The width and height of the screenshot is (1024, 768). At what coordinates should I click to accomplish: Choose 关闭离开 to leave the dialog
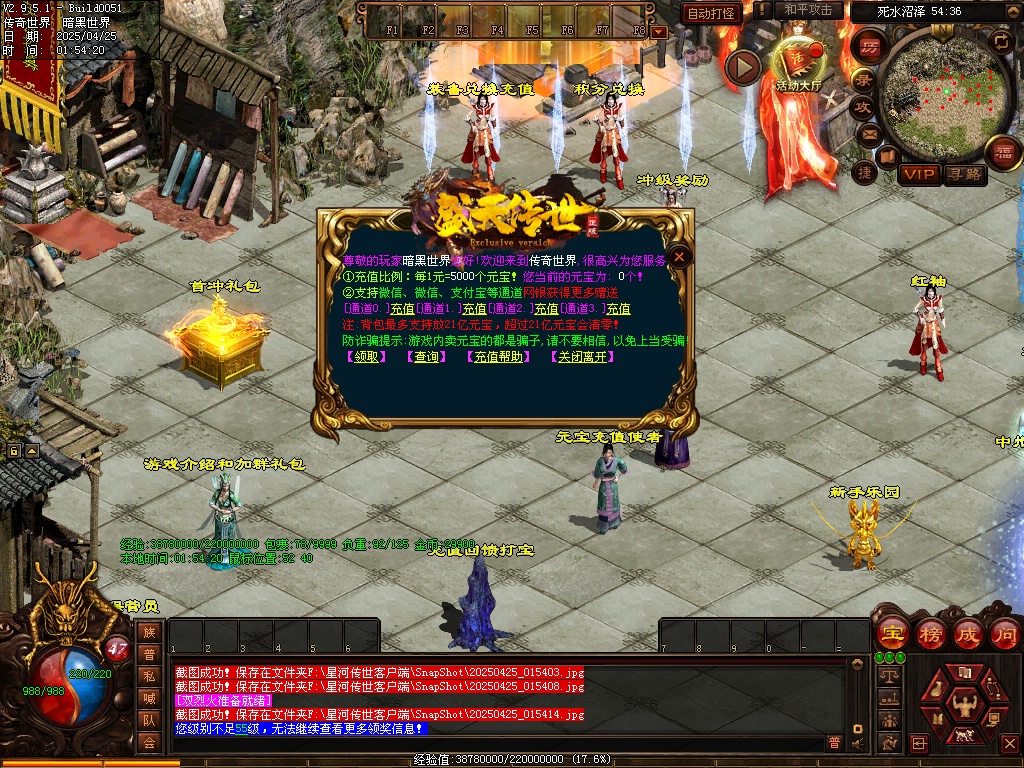(582, 357)
